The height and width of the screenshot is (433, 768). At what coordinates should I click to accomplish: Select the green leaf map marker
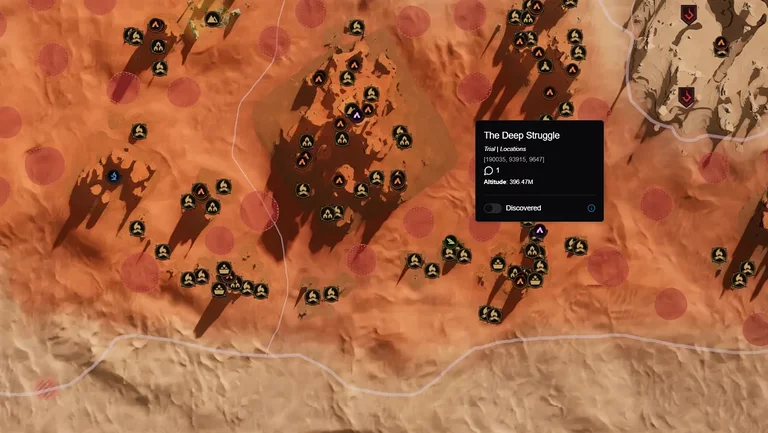451,242
